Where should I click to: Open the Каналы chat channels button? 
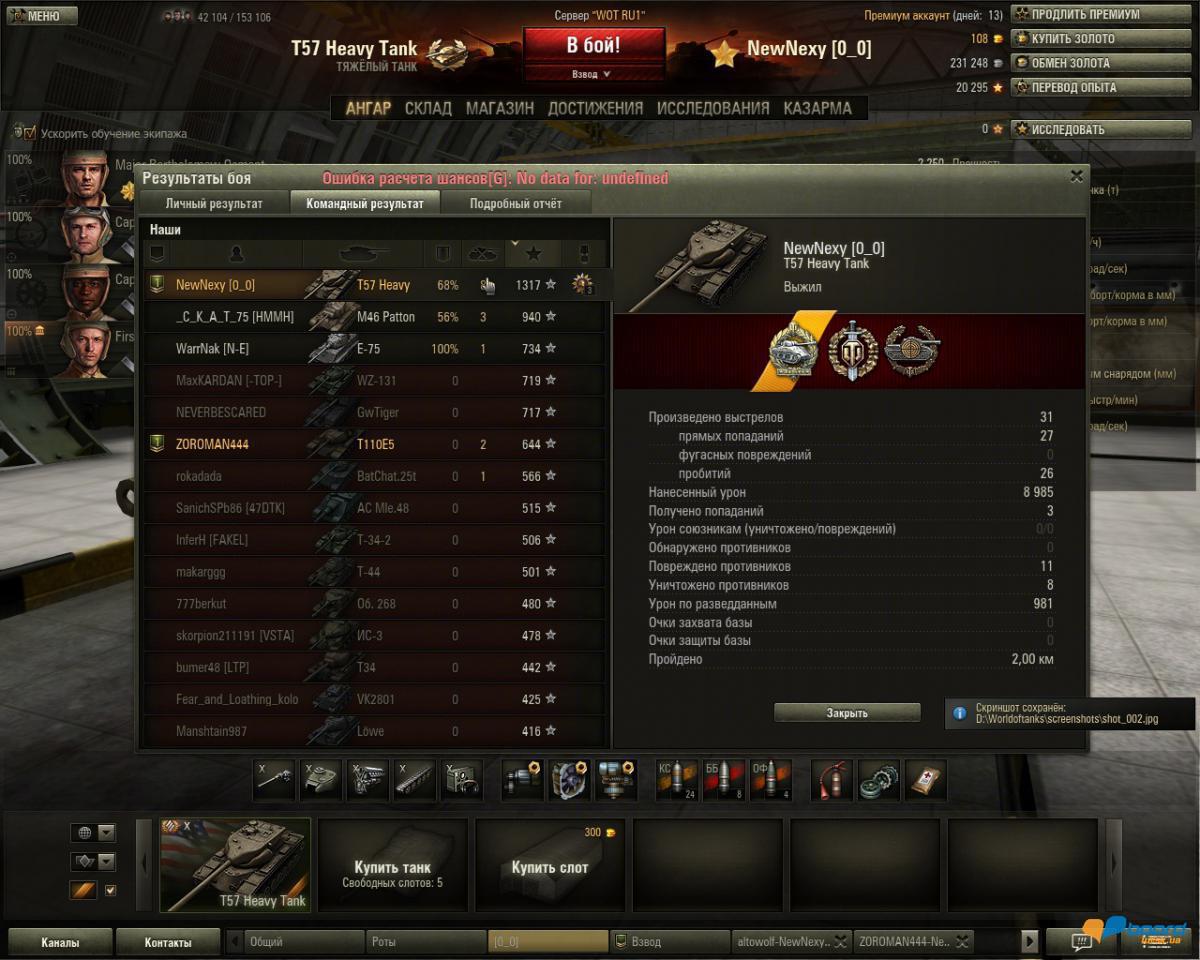[60, 942]
